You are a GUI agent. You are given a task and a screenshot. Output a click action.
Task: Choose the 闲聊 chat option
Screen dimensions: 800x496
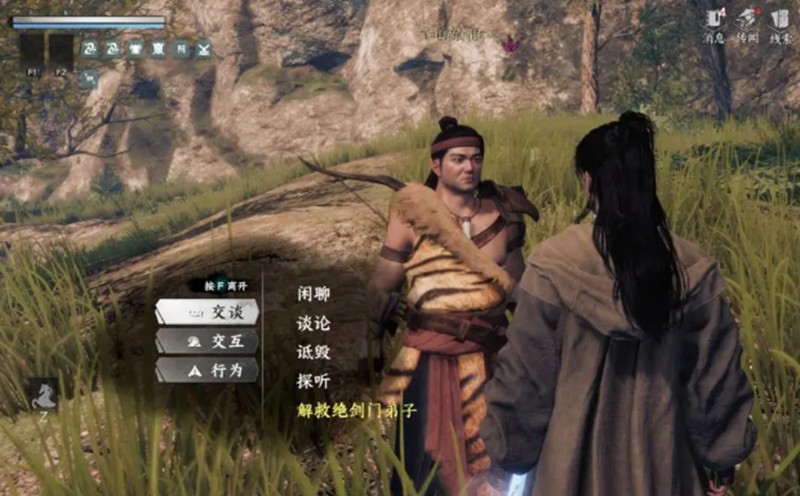pos(314,294)
